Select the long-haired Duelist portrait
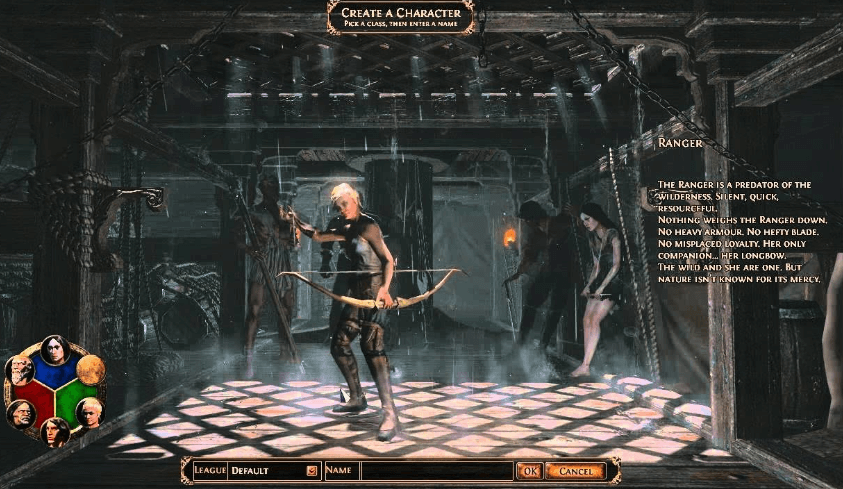 click(x=55, y=432)
